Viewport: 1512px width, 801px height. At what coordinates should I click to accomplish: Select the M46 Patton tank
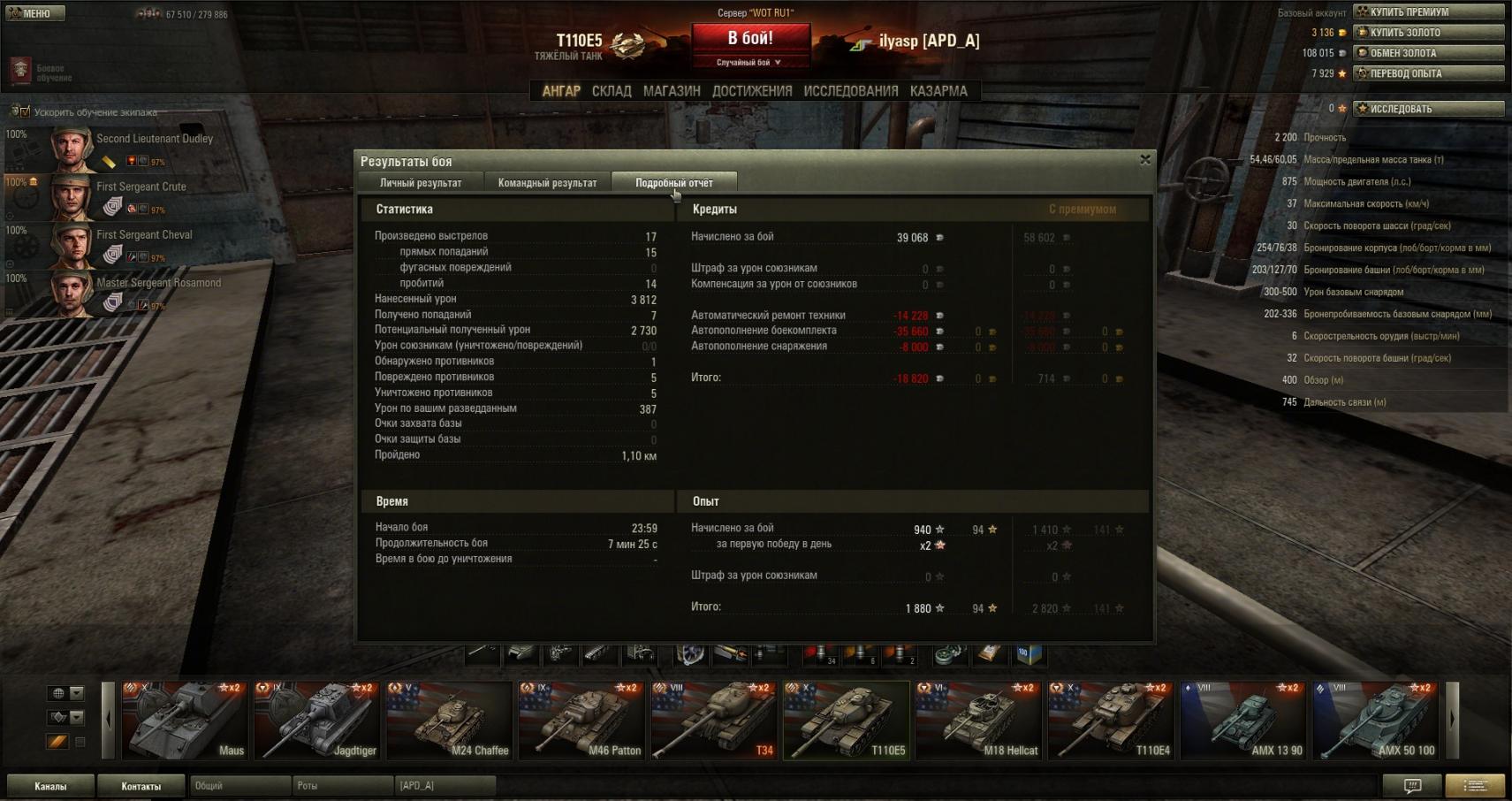(581, 720)
